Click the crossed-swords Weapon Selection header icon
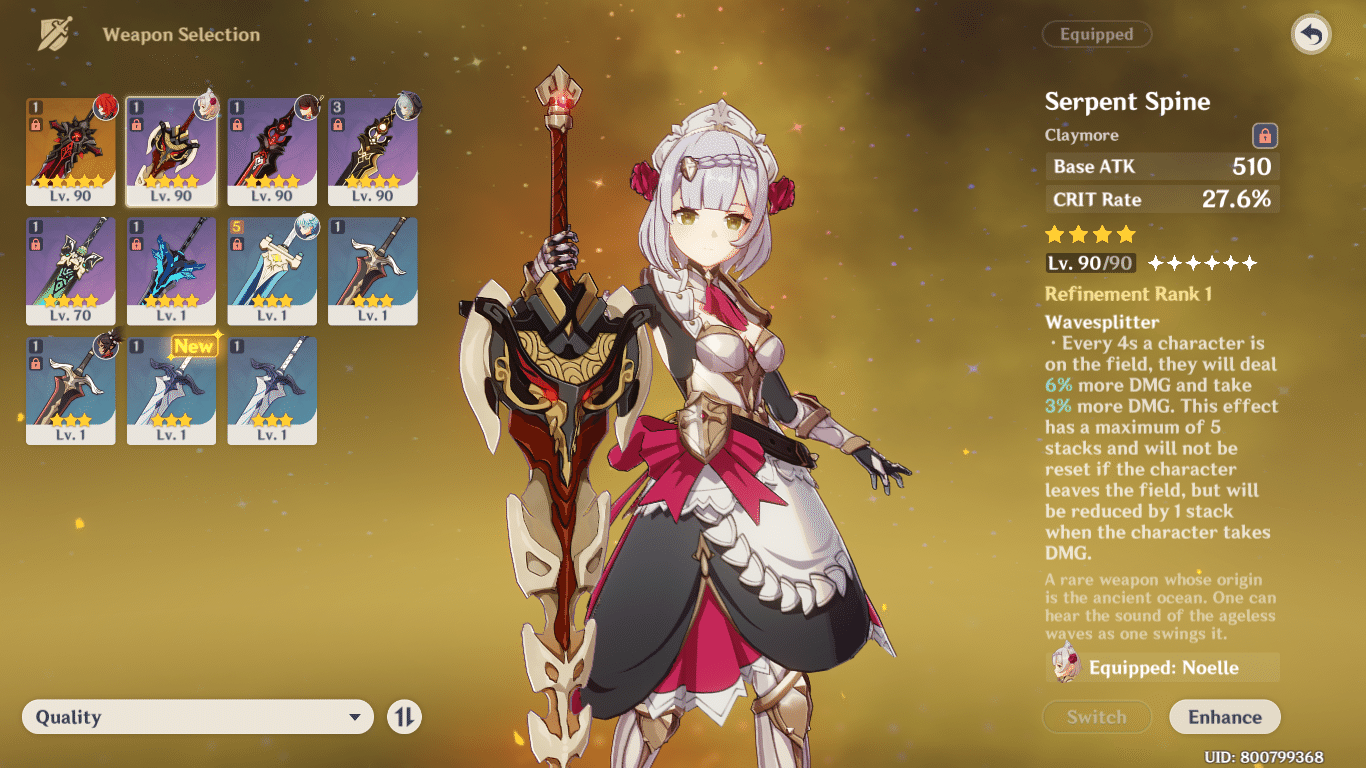 coord(57,34)
